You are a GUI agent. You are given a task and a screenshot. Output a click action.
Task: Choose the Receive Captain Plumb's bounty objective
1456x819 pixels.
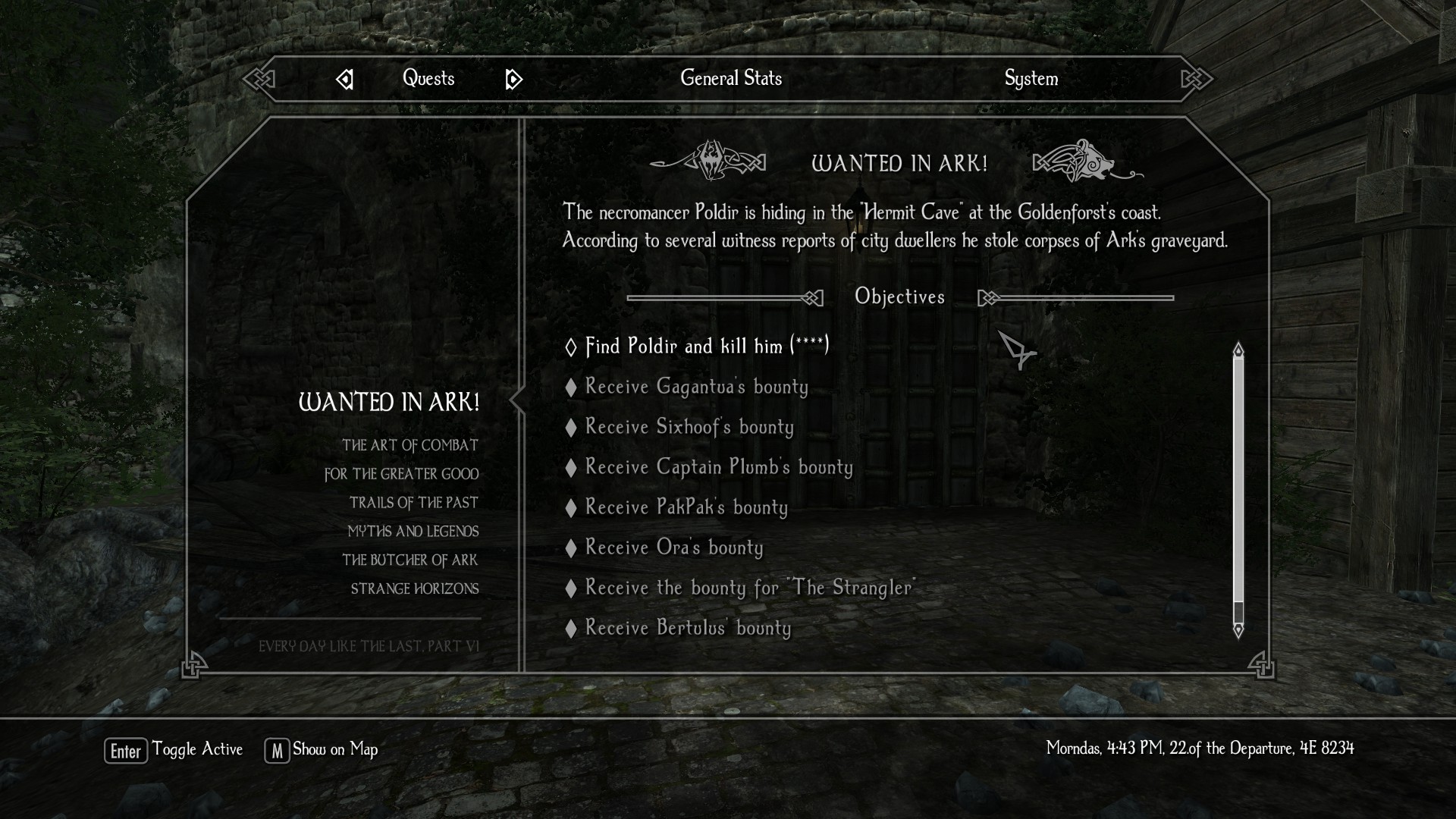point(718,467)
